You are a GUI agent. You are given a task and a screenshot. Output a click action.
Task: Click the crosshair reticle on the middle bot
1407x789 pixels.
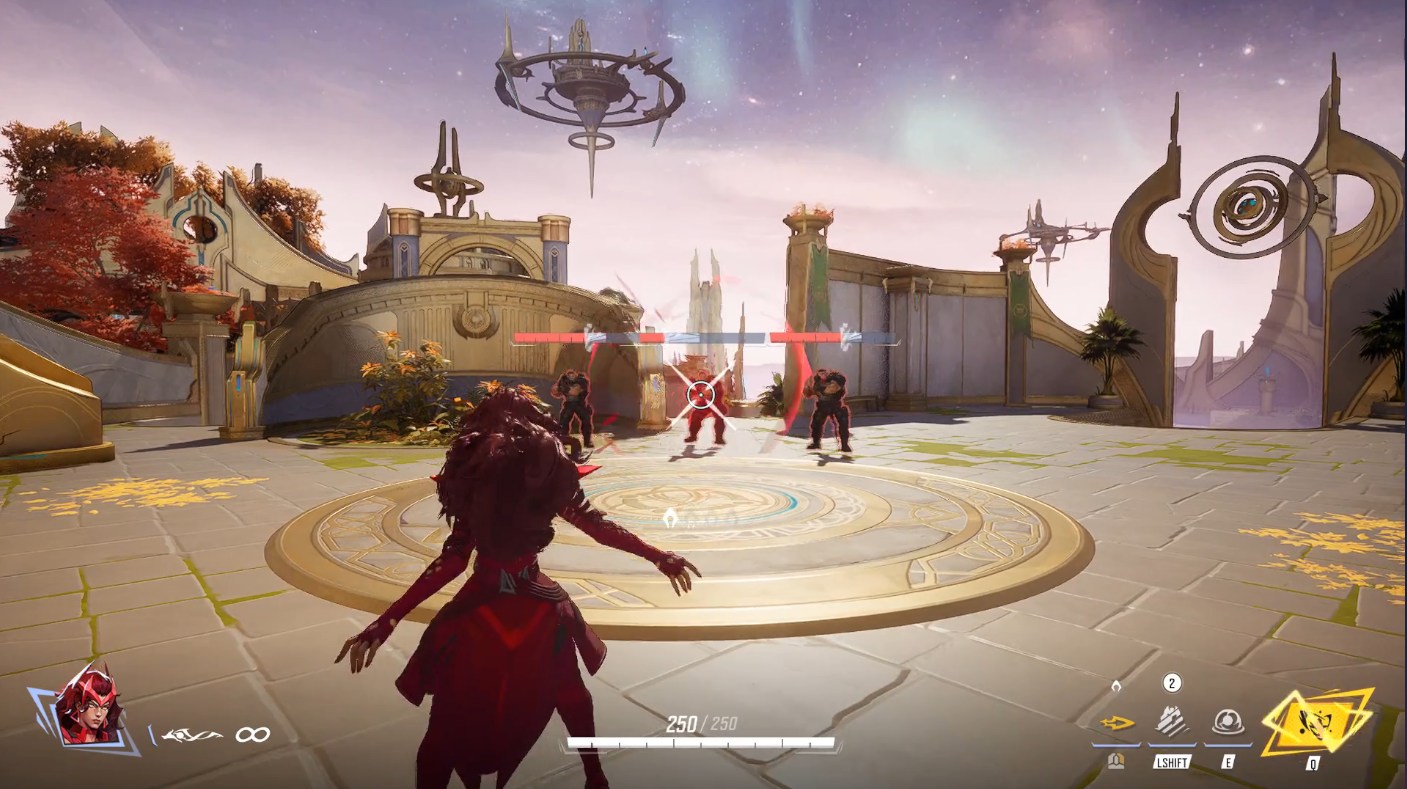(701, 394)
